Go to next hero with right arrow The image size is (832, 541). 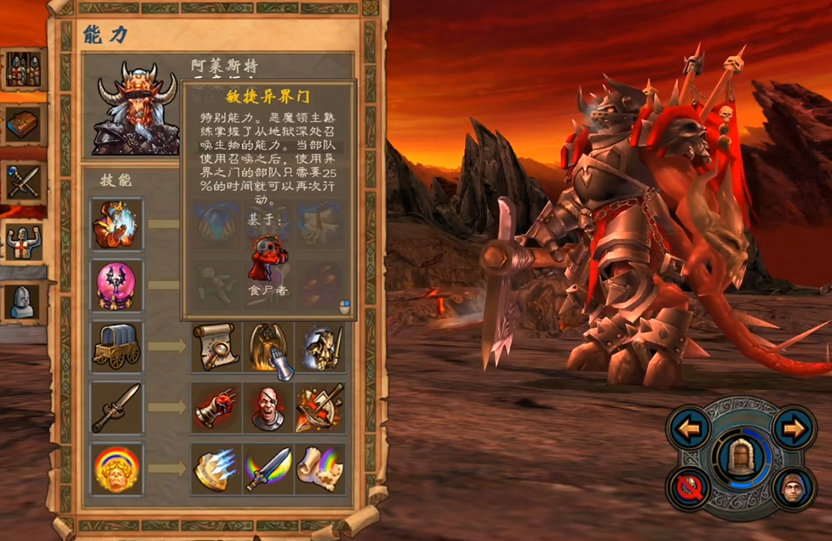click(794, 430)
